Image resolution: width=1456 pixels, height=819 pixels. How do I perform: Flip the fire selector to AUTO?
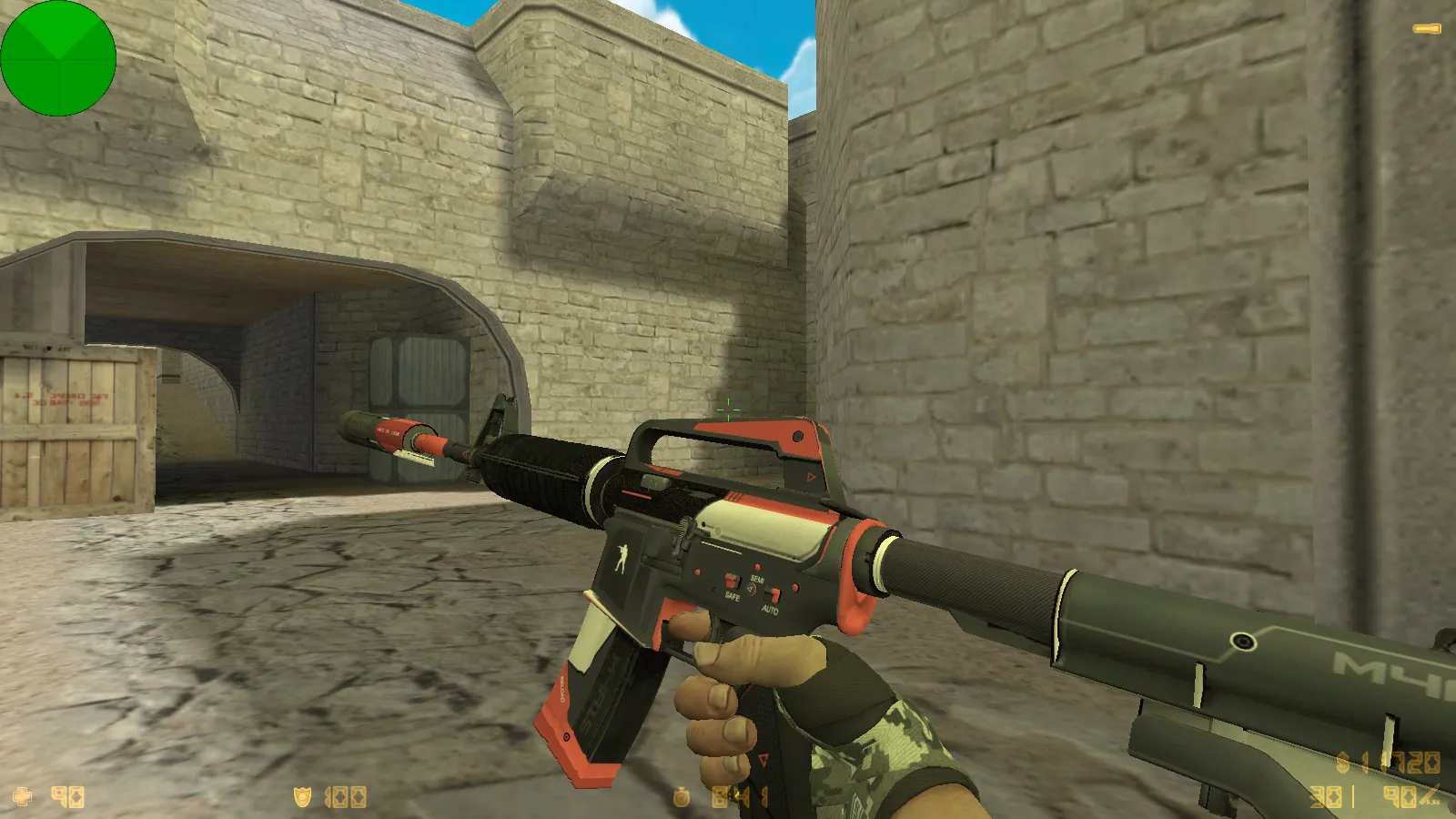[x=770, y=608]
